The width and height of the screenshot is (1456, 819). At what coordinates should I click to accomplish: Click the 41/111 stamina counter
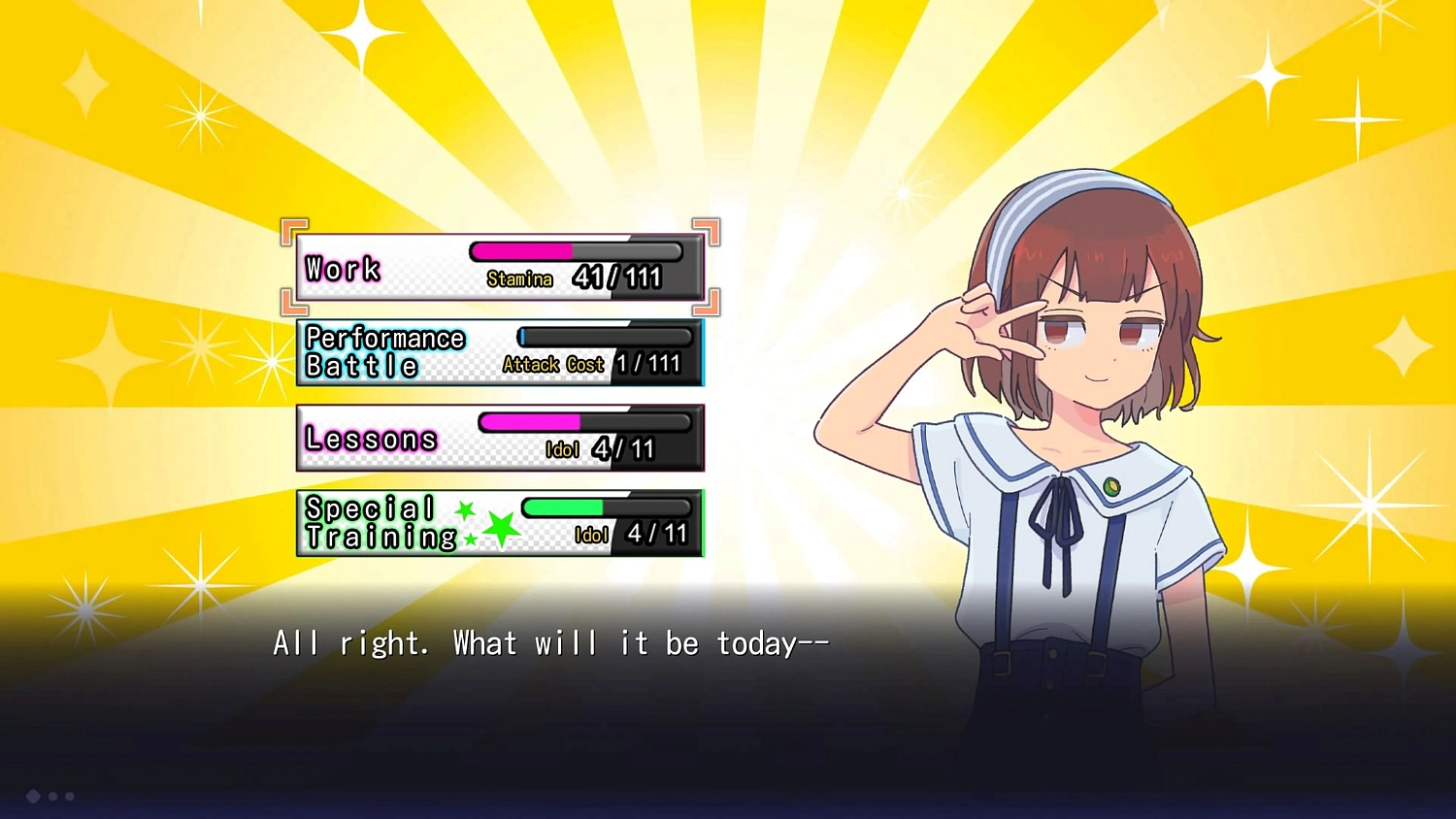pyautogui.click(x=617, y=277)
